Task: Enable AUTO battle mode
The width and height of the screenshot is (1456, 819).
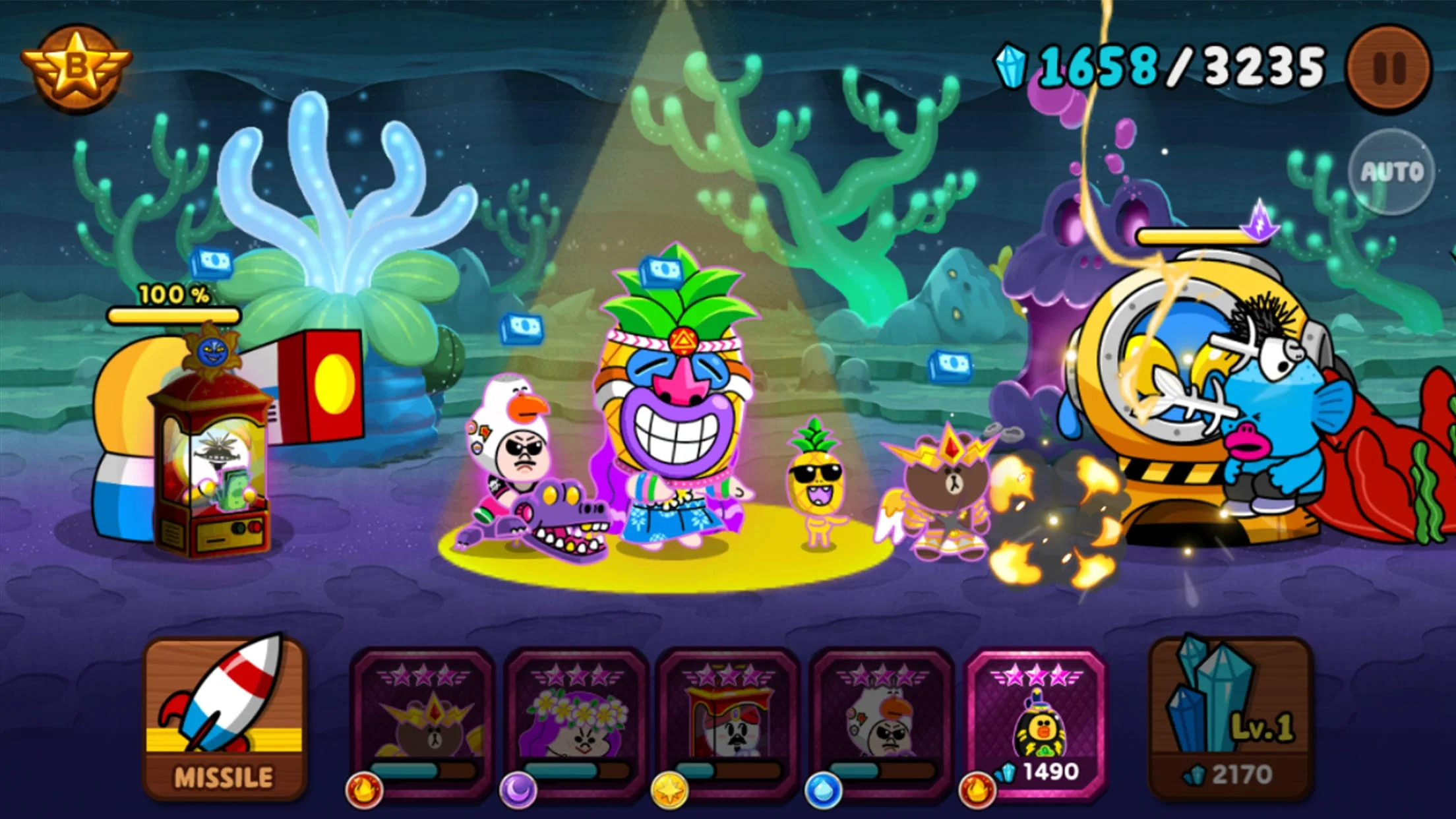Action: (x=1395, y=171)
